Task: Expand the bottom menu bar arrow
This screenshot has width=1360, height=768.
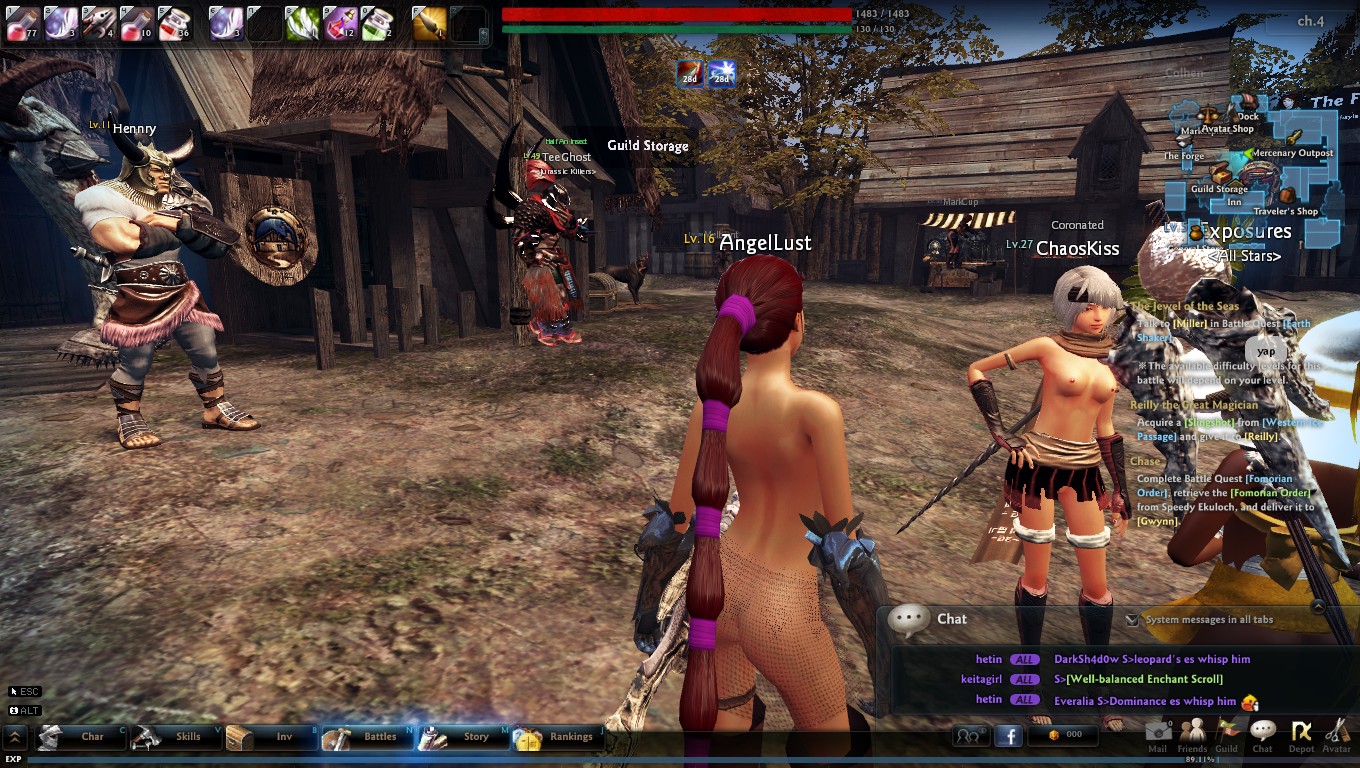Action: pyautogui.click(x=15, y=738)
